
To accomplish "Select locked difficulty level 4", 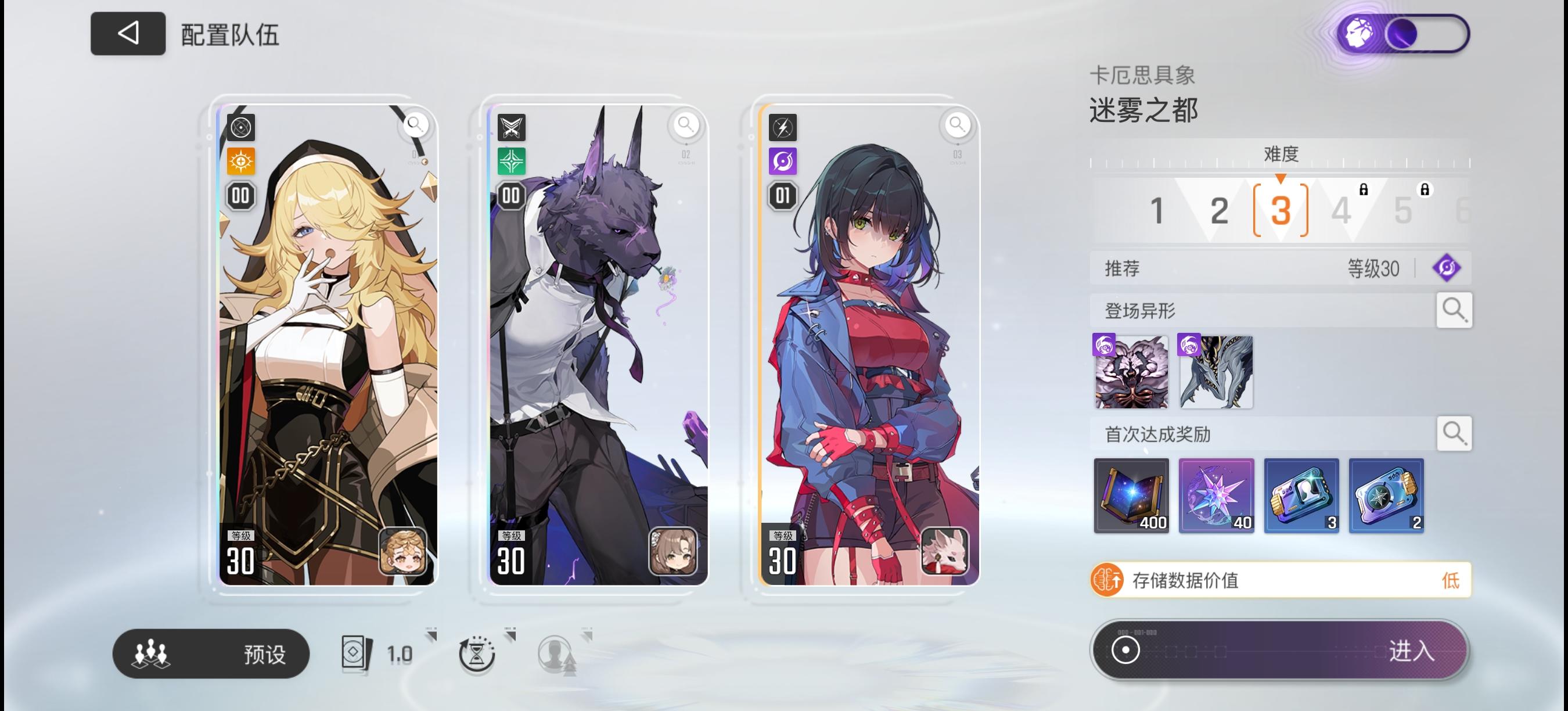I will [1342, 211].
